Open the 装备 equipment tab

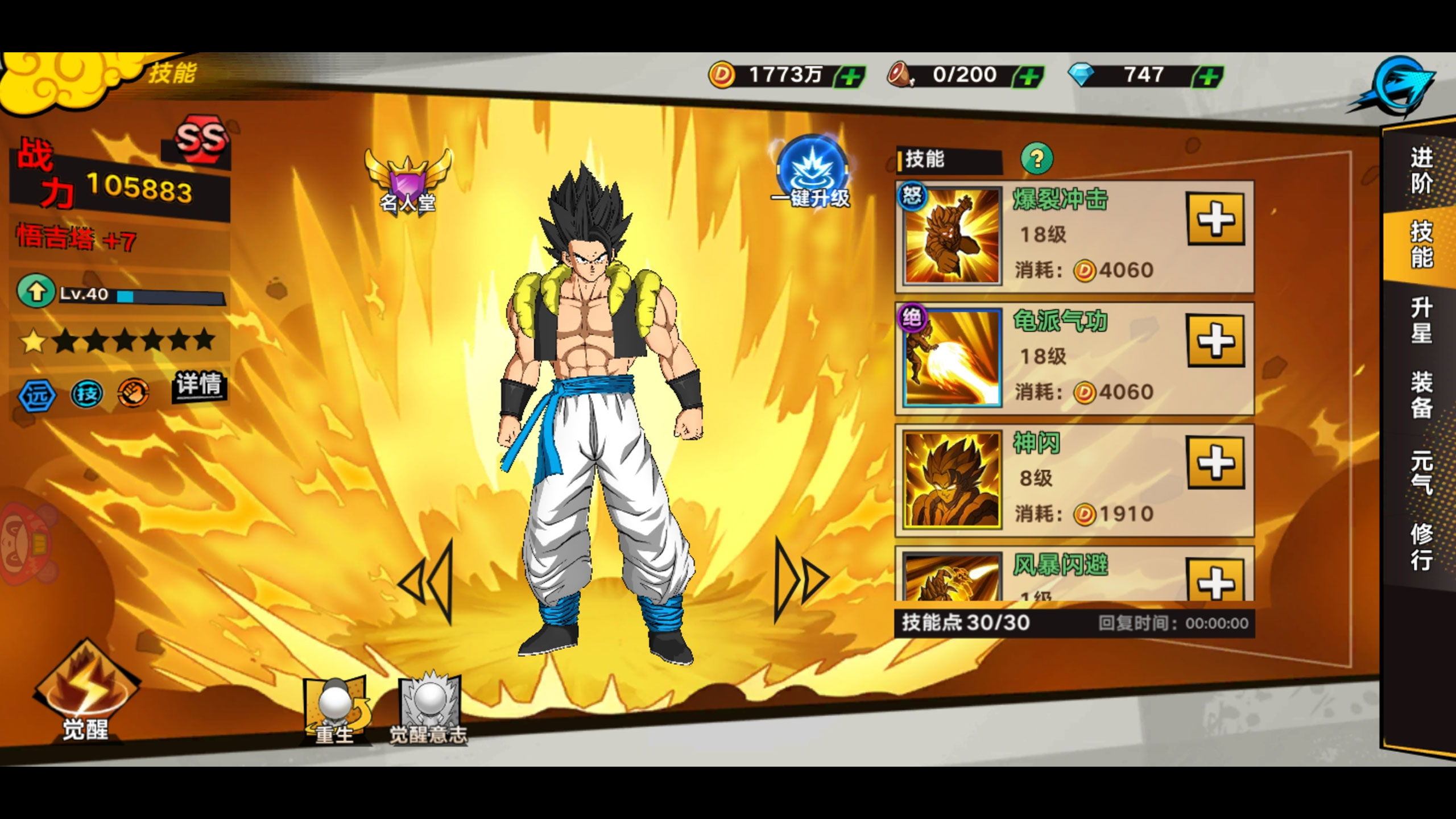coord(1421,395)
